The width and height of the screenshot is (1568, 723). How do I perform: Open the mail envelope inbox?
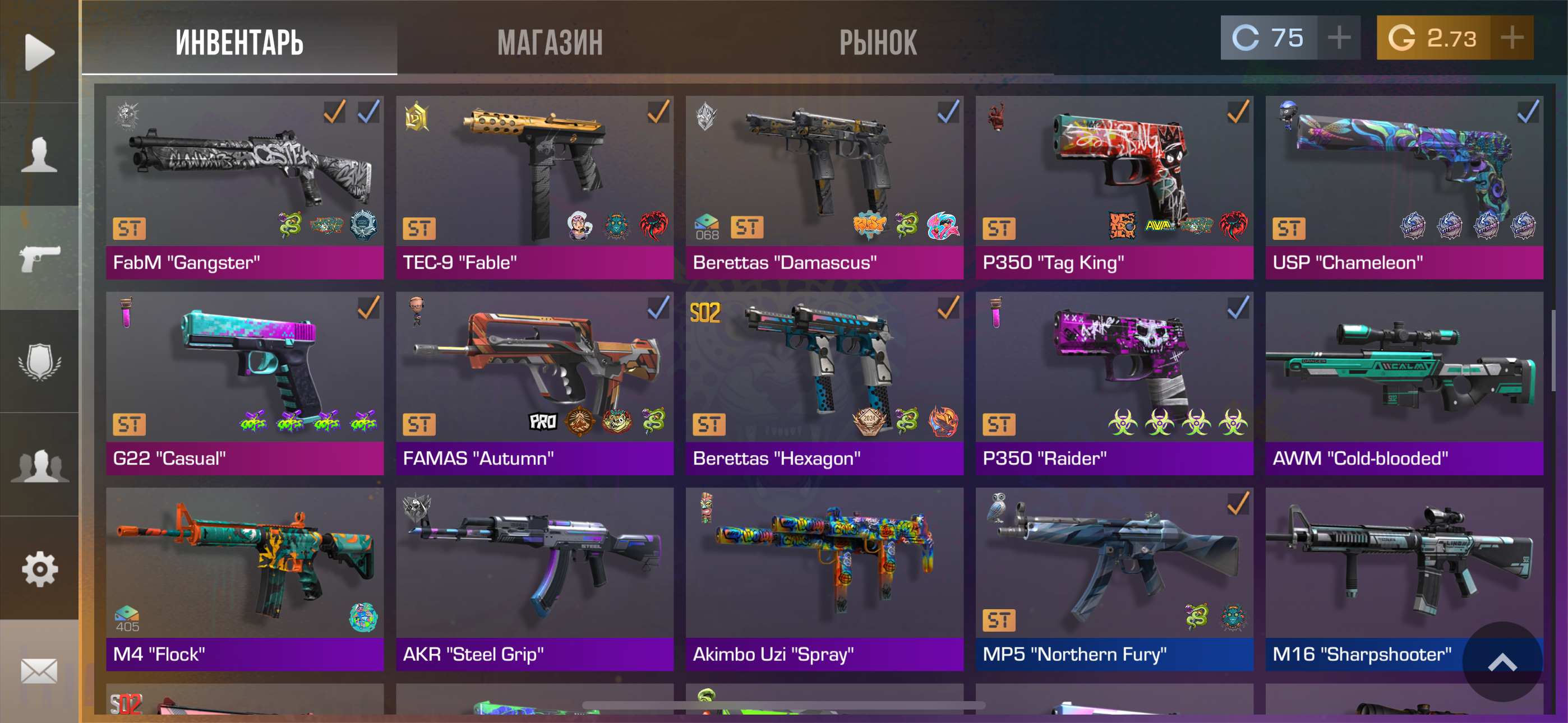(x=40, y=671)
